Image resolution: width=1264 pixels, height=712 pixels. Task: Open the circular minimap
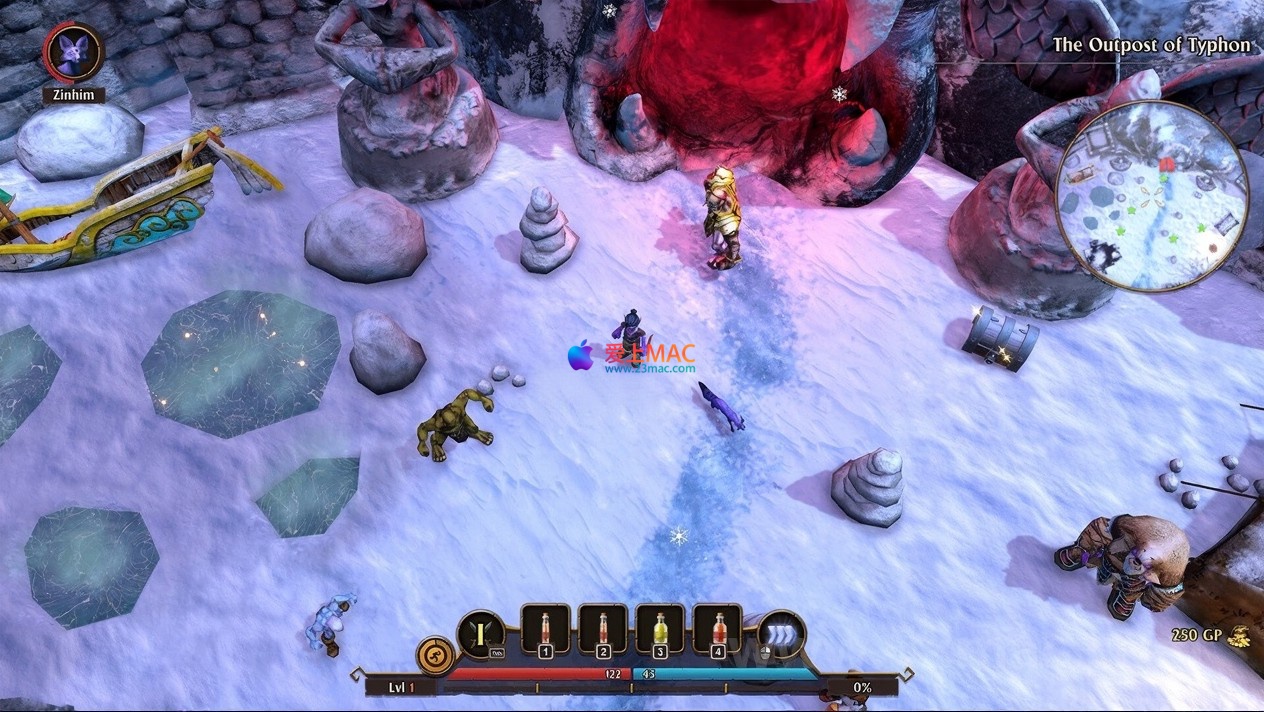click(x=1151, y=195)
